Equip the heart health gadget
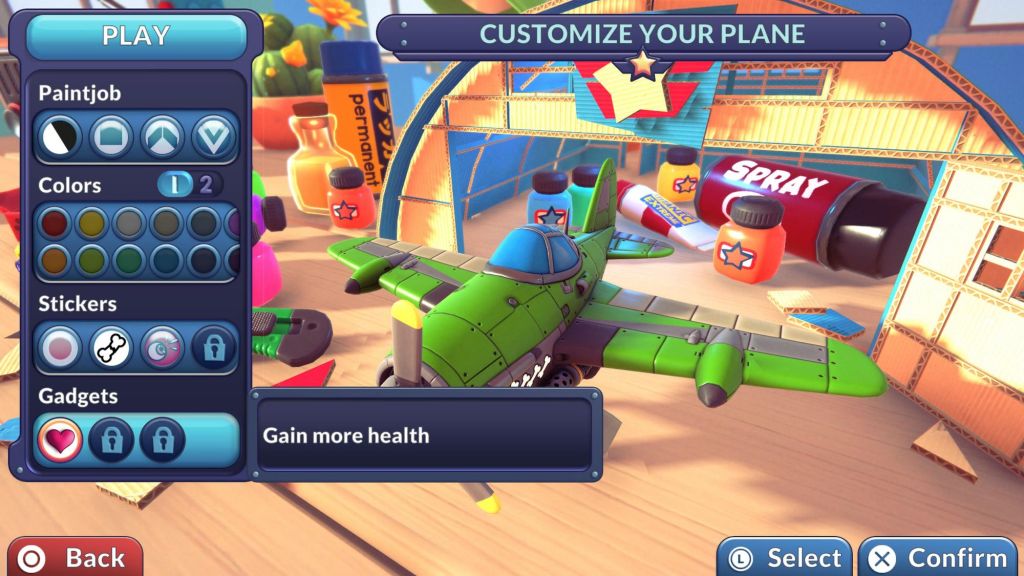Screen dimensions: 1024x576 58,440
